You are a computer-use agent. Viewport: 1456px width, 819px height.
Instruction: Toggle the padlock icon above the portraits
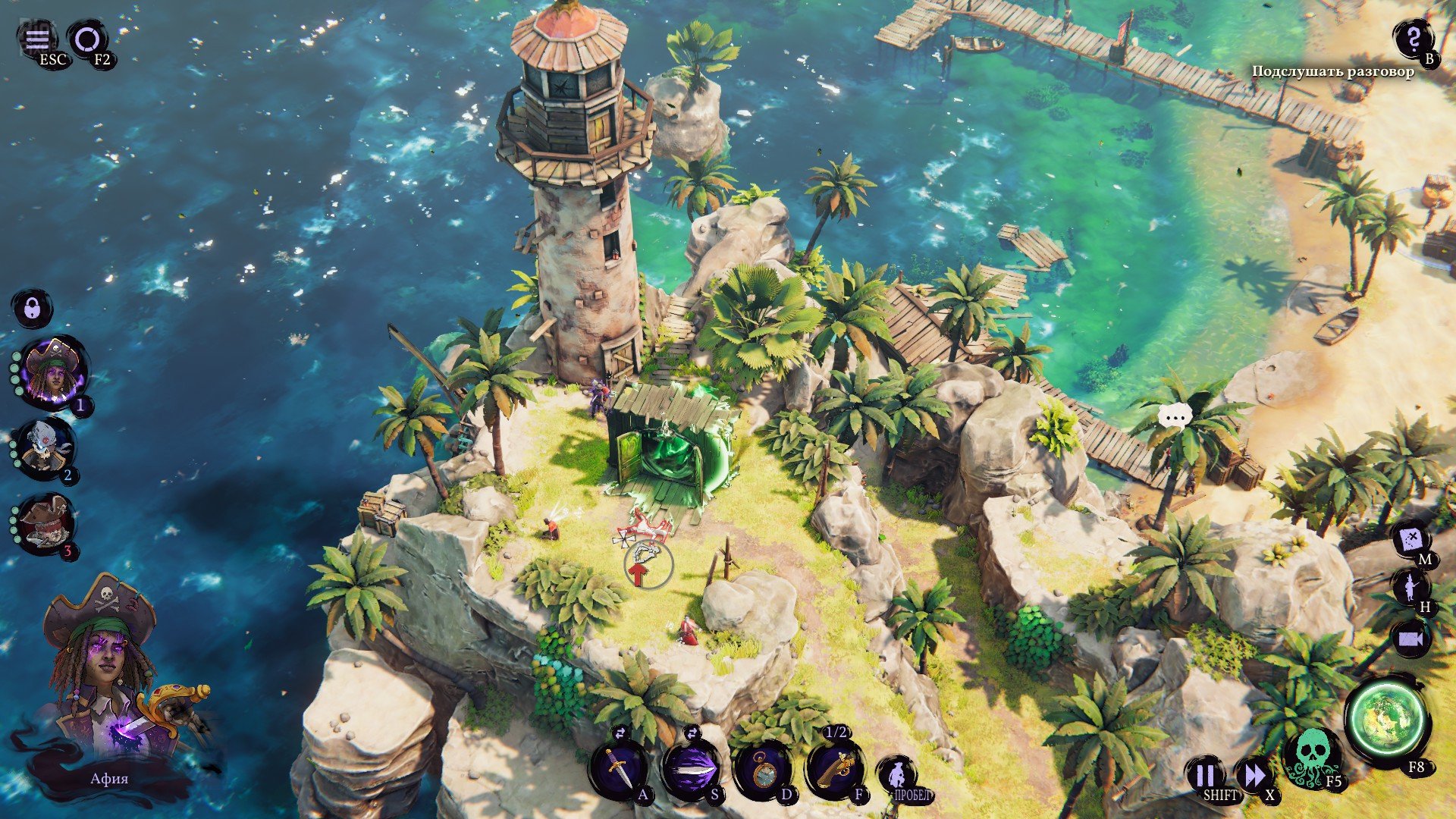click(33, 309)
